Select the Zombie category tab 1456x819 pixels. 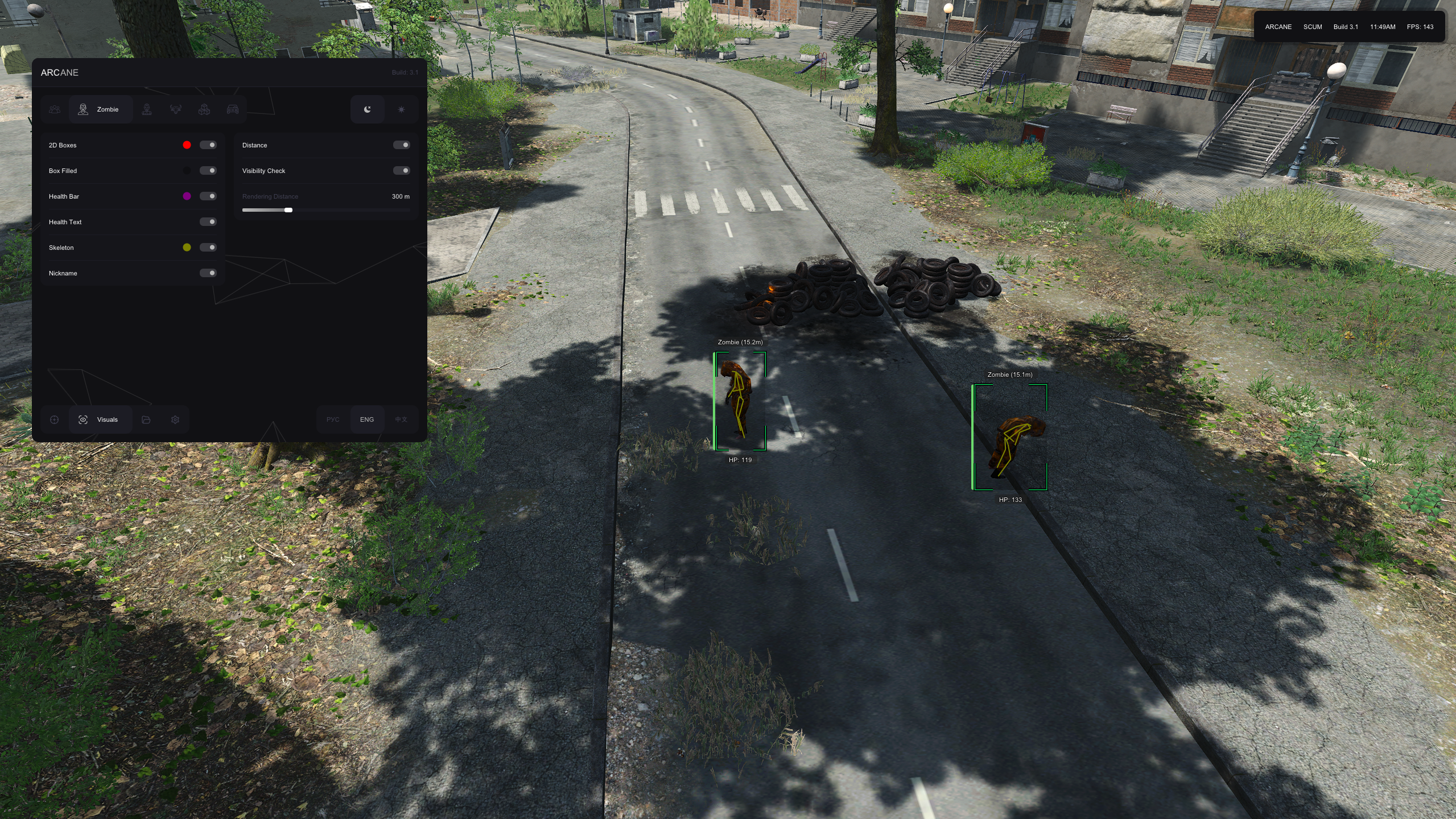100,109
